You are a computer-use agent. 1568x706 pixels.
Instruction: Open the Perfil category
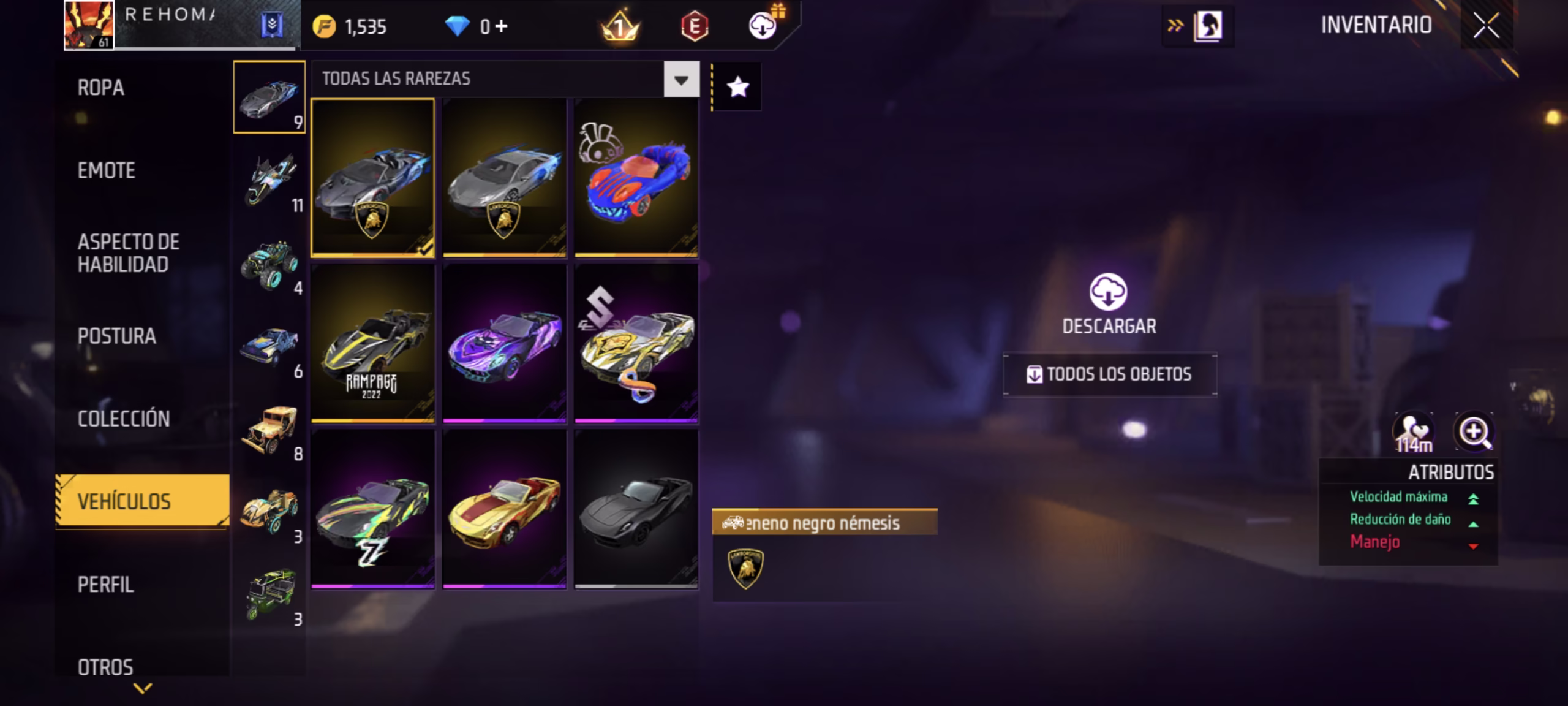[x=105, y=585]
